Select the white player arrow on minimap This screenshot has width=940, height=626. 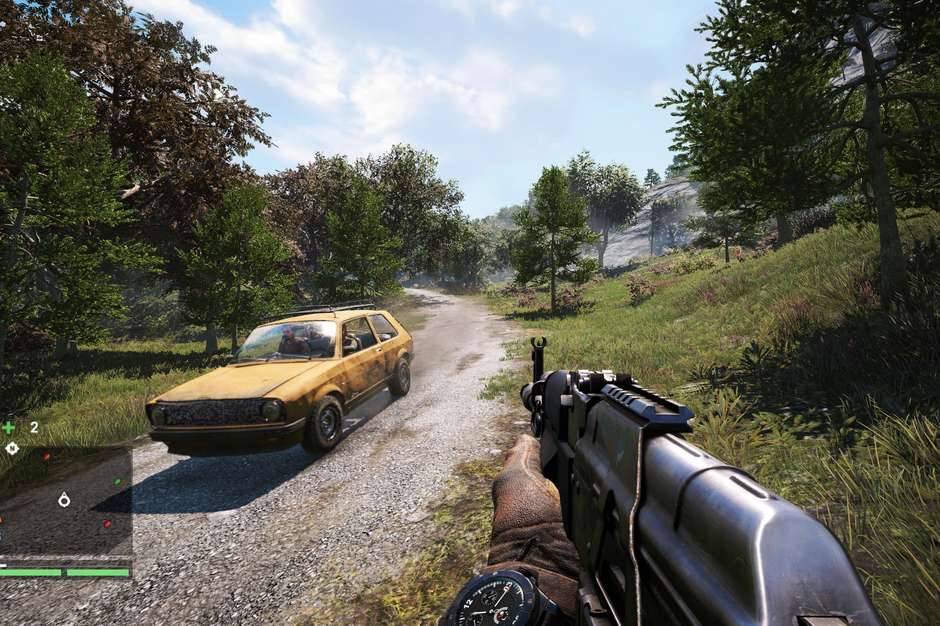point(65,499)
